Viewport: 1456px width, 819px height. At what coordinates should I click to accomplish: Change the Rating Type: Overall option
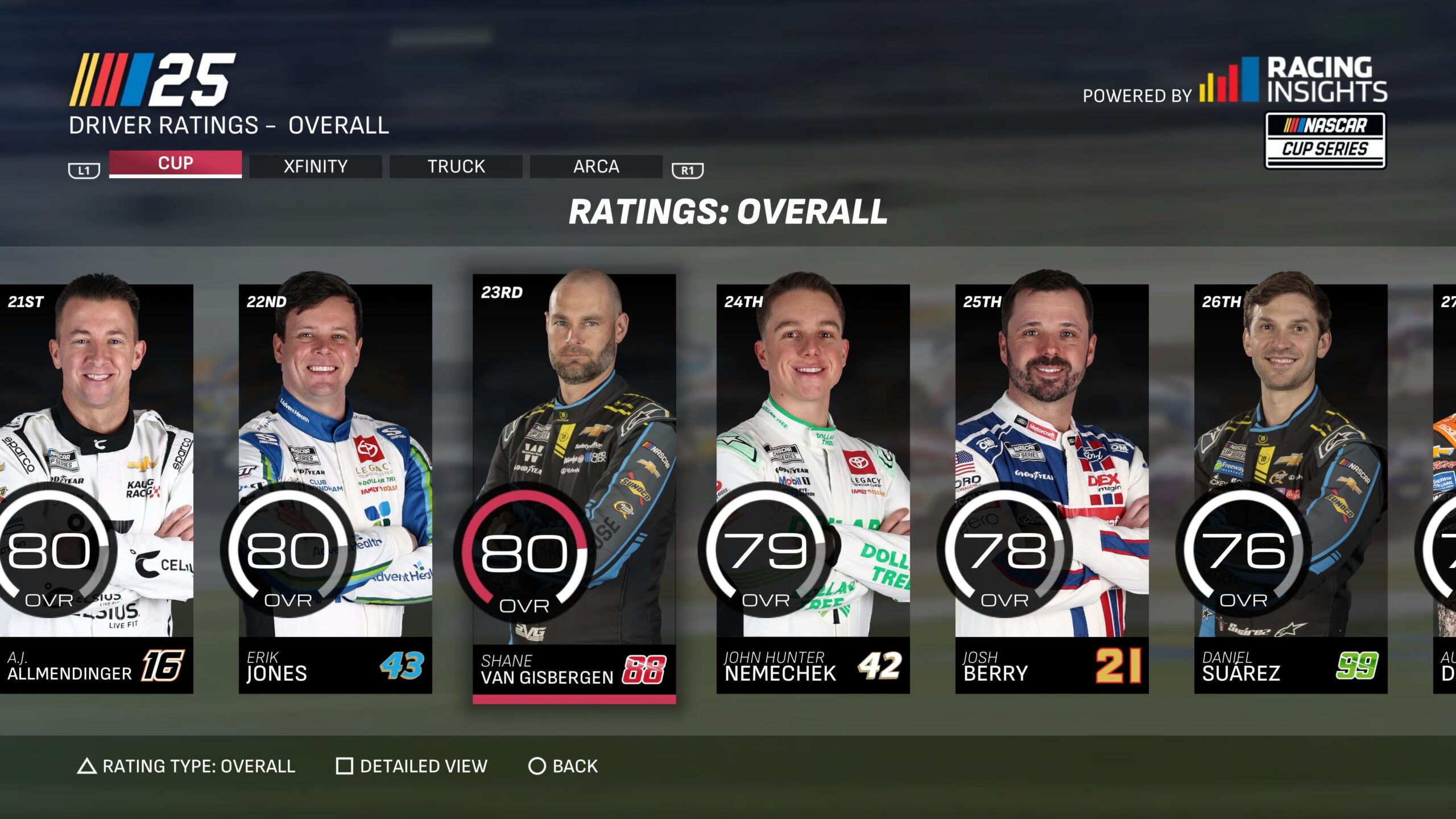pos(187,766)
